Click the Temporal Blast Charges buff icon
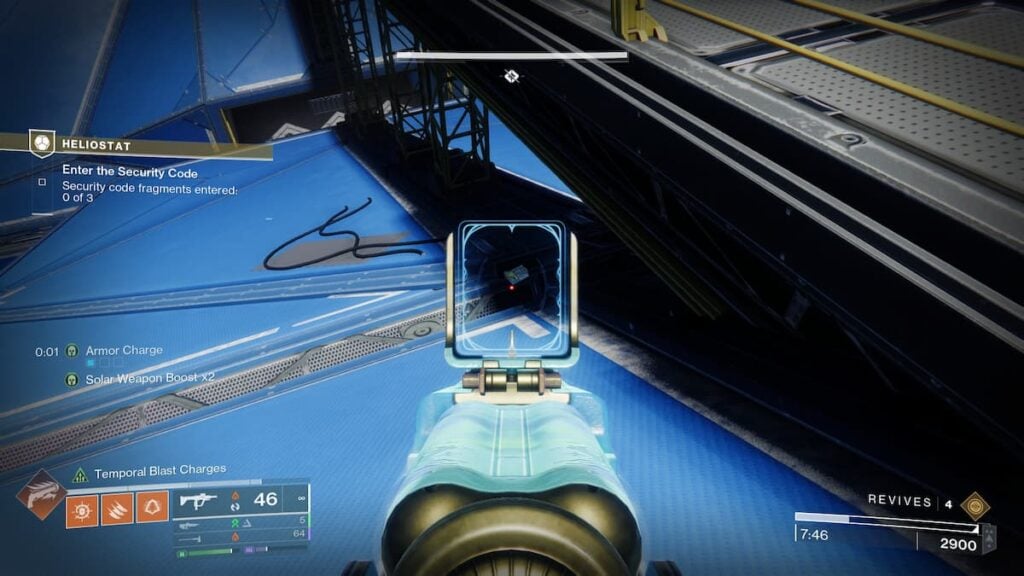 point(82,470)
